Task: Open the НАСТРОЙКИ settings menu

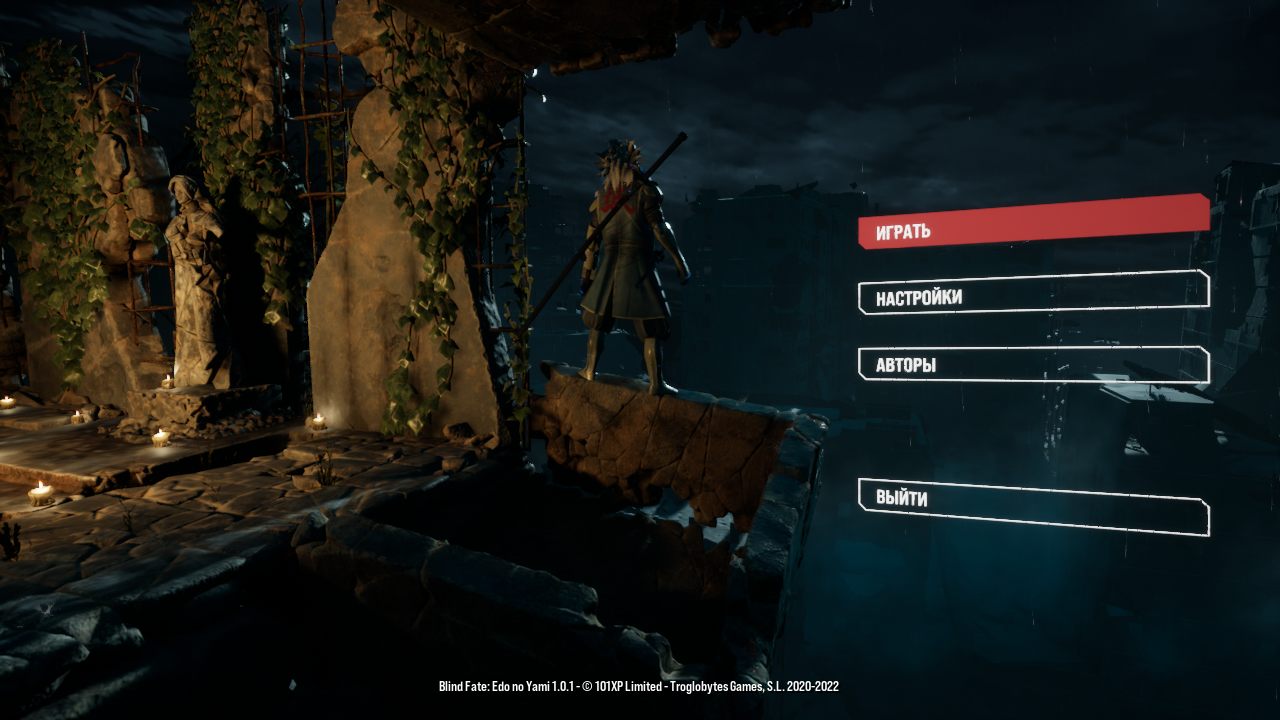Action: [1032, 293]
